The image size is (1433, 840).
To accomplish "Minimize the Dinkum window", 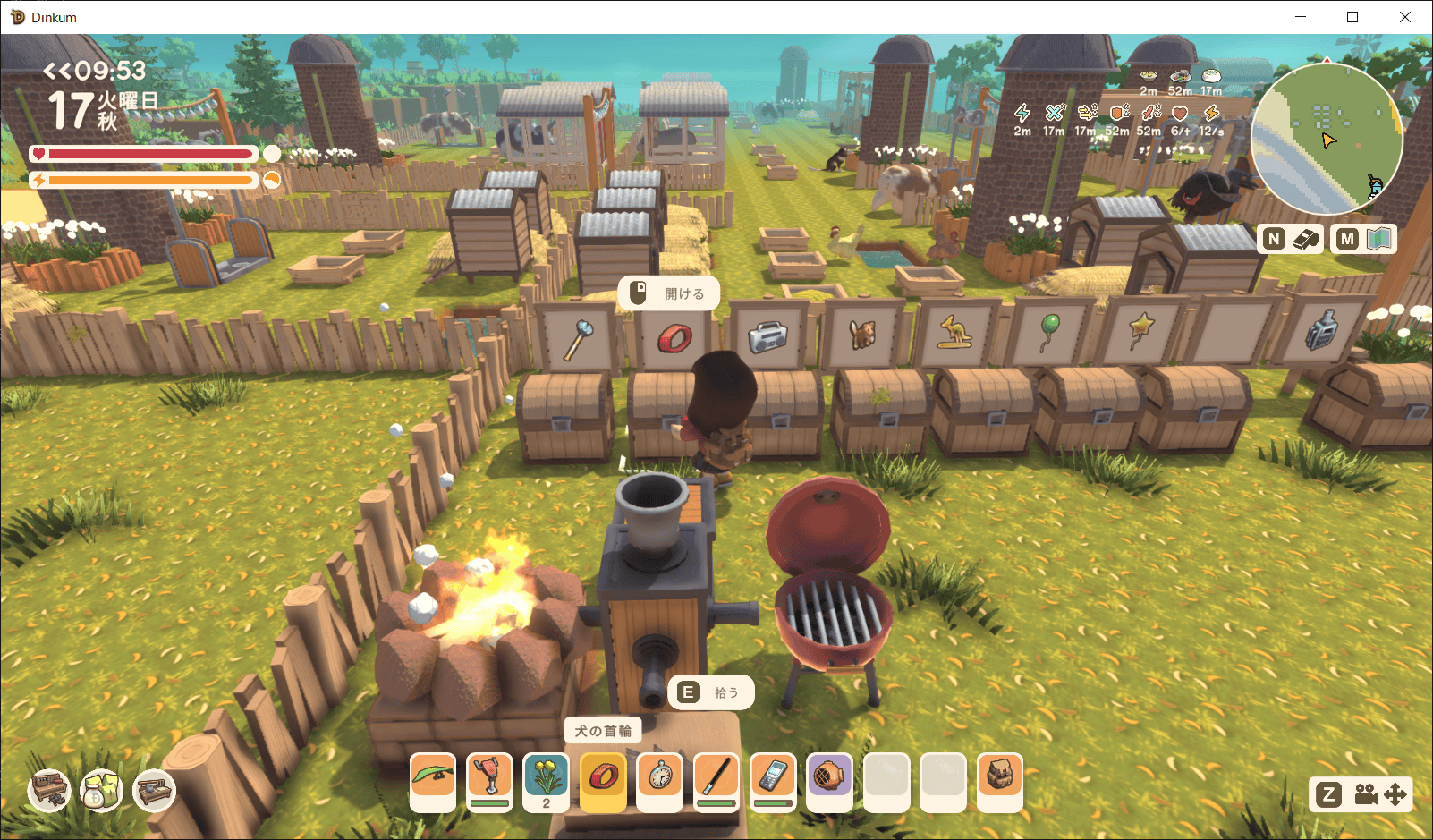I will [x=1301, y=17].
